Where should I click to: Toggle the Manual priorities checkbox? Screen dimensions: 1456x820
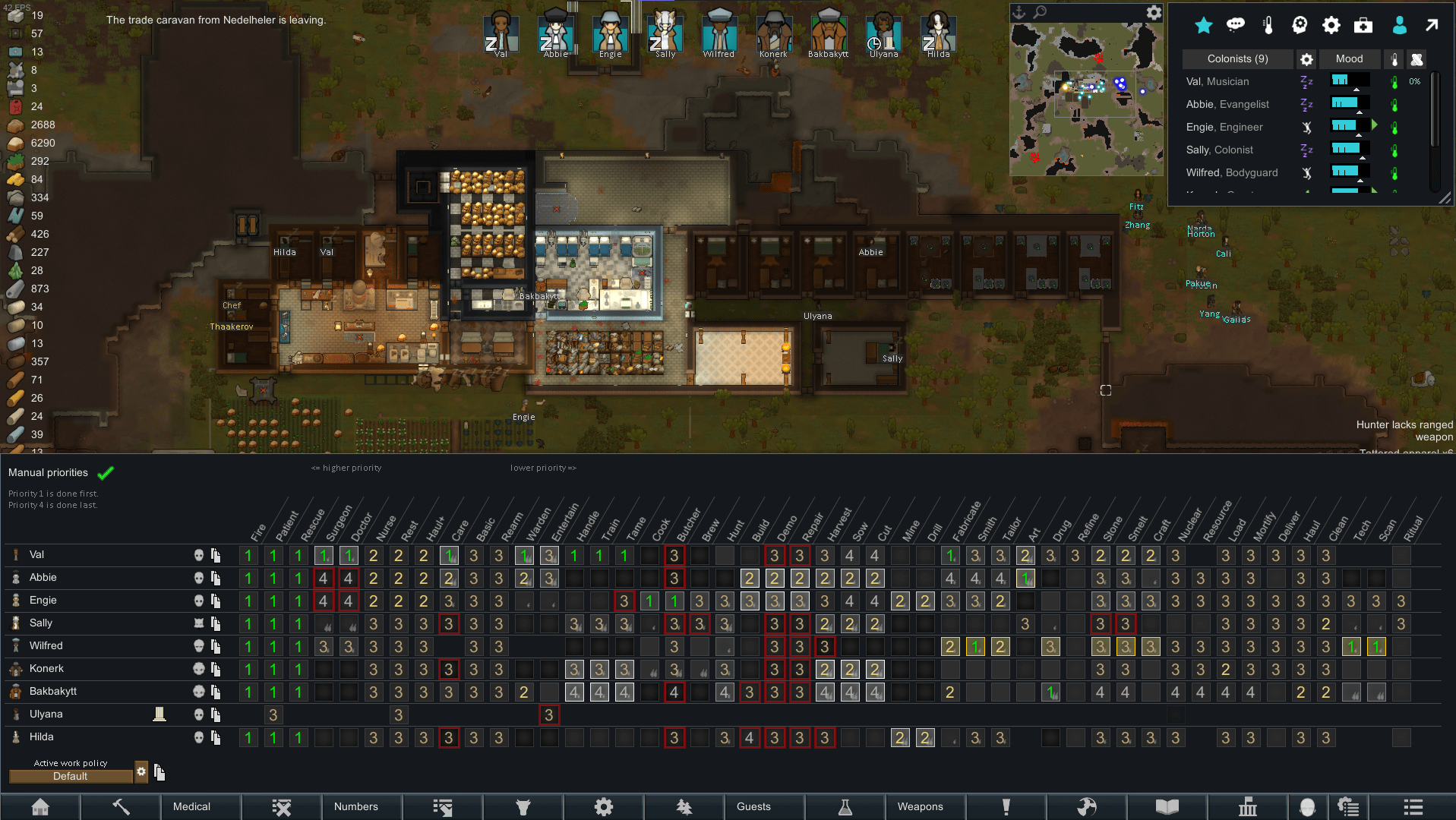click(106, 472)
